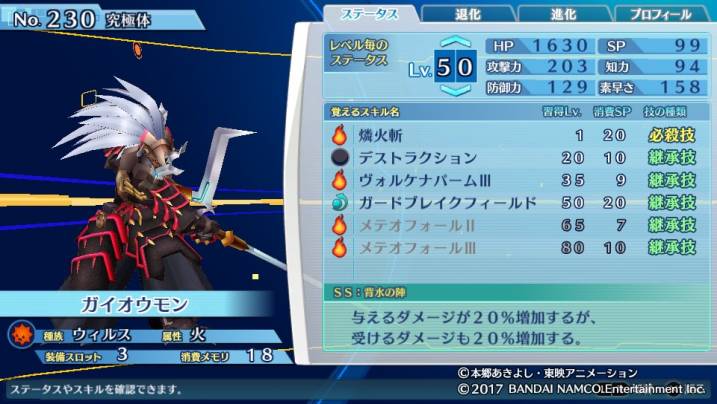Choose the ヴォルケナパームIII skill row
Viewport: 717px width, 404px height.
click(511, 181)
